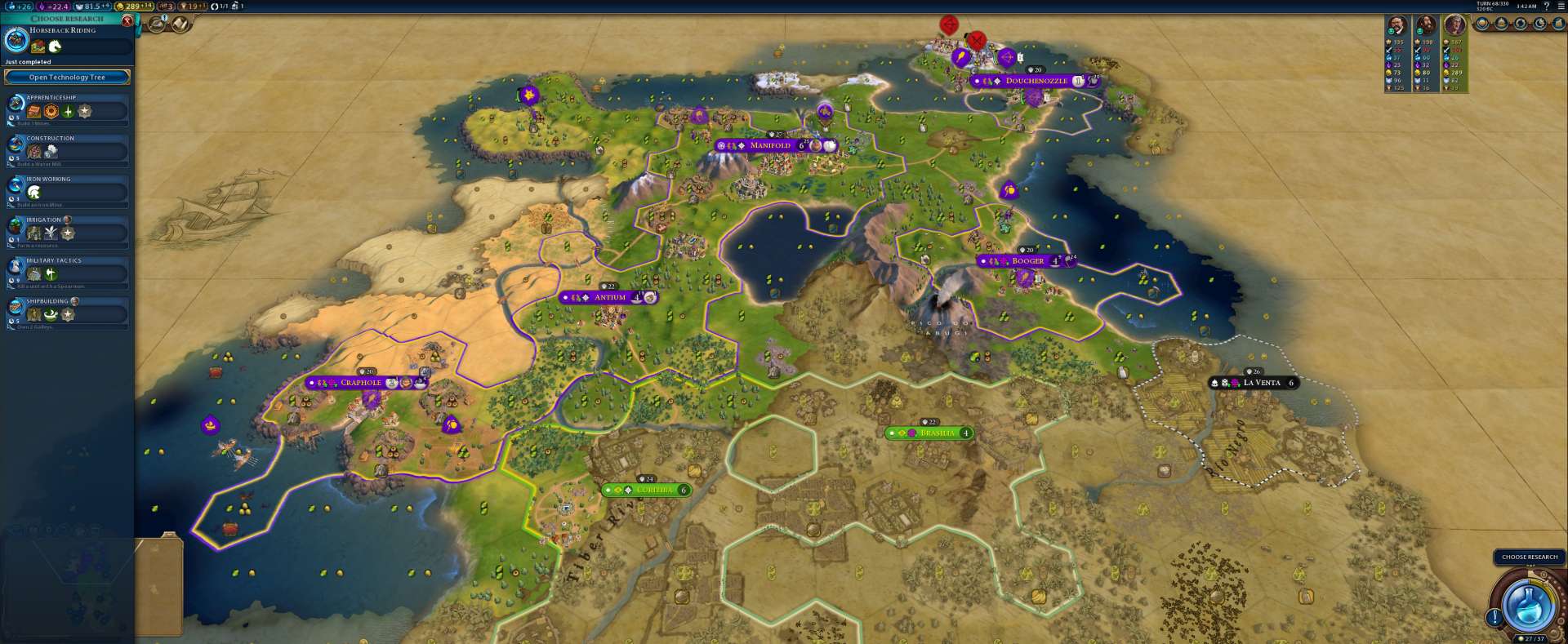Select the Manifold city banner
Image resolution: width=1568 pixels, height=644 pixels.
coord(770,145)
